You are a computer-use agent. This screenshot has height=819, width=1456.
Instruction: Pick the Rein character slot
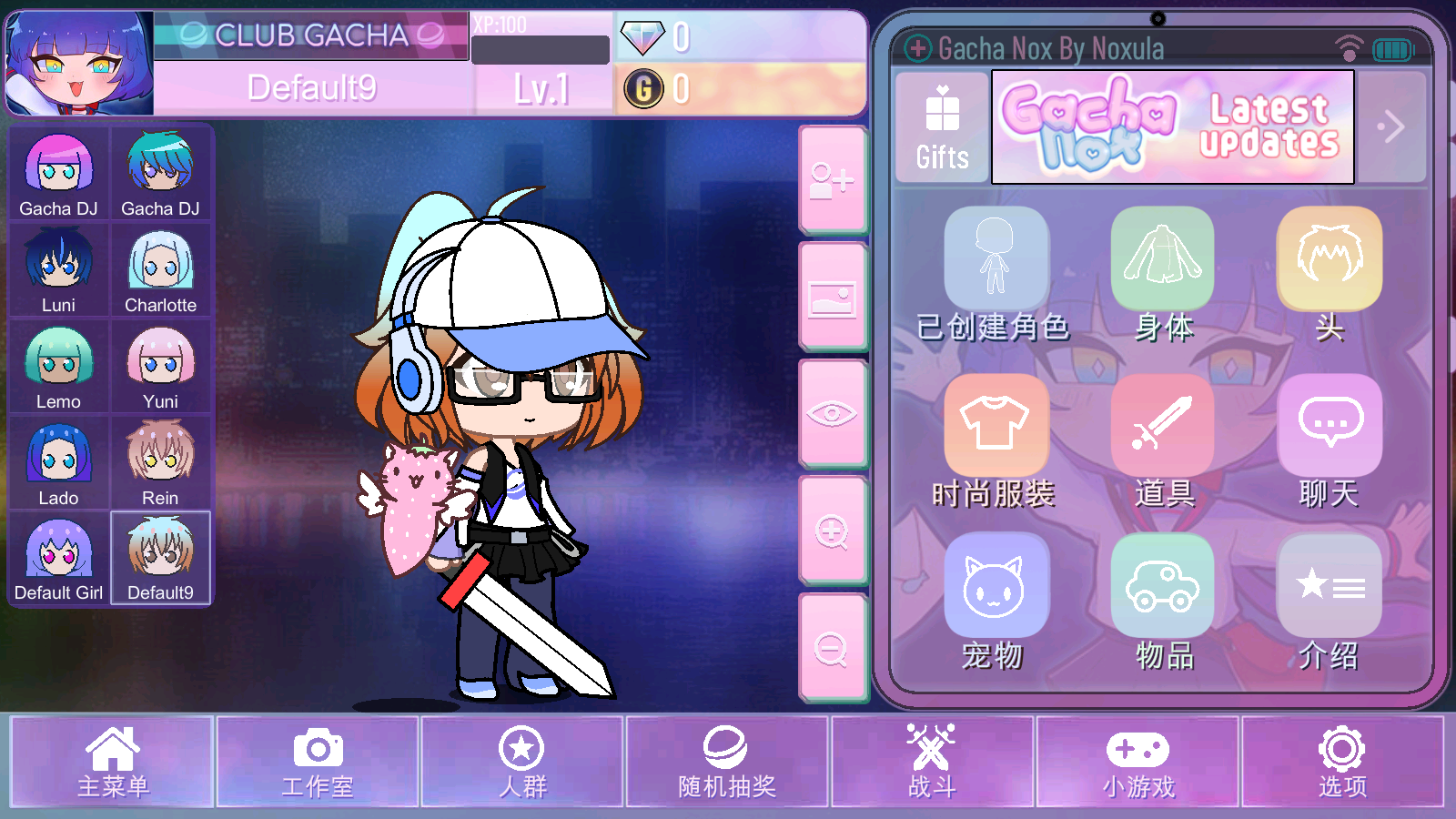point(160,461)
